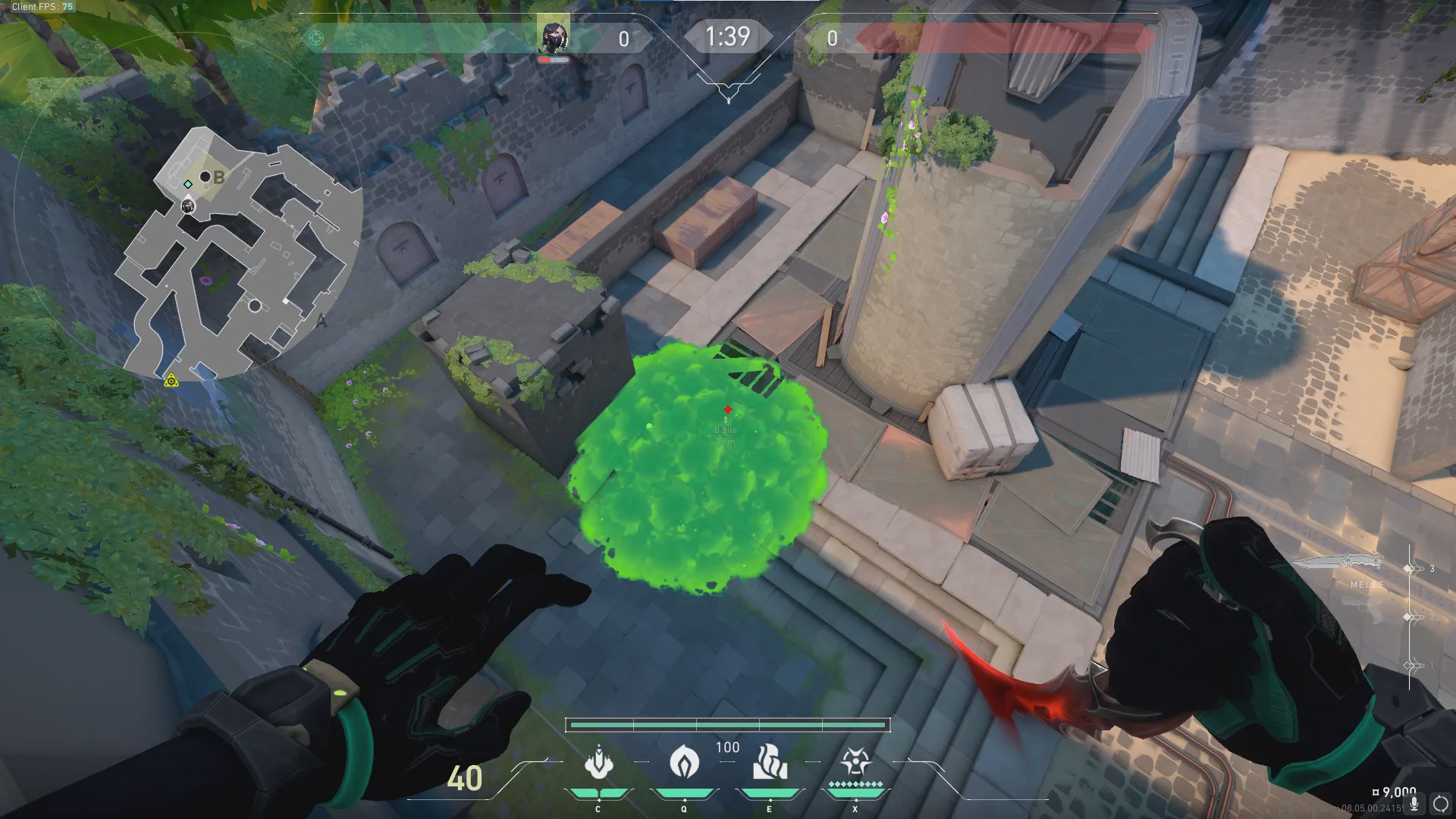Click the circular arrows refresh icon
1456x819 pixels.
(1441, 803)
